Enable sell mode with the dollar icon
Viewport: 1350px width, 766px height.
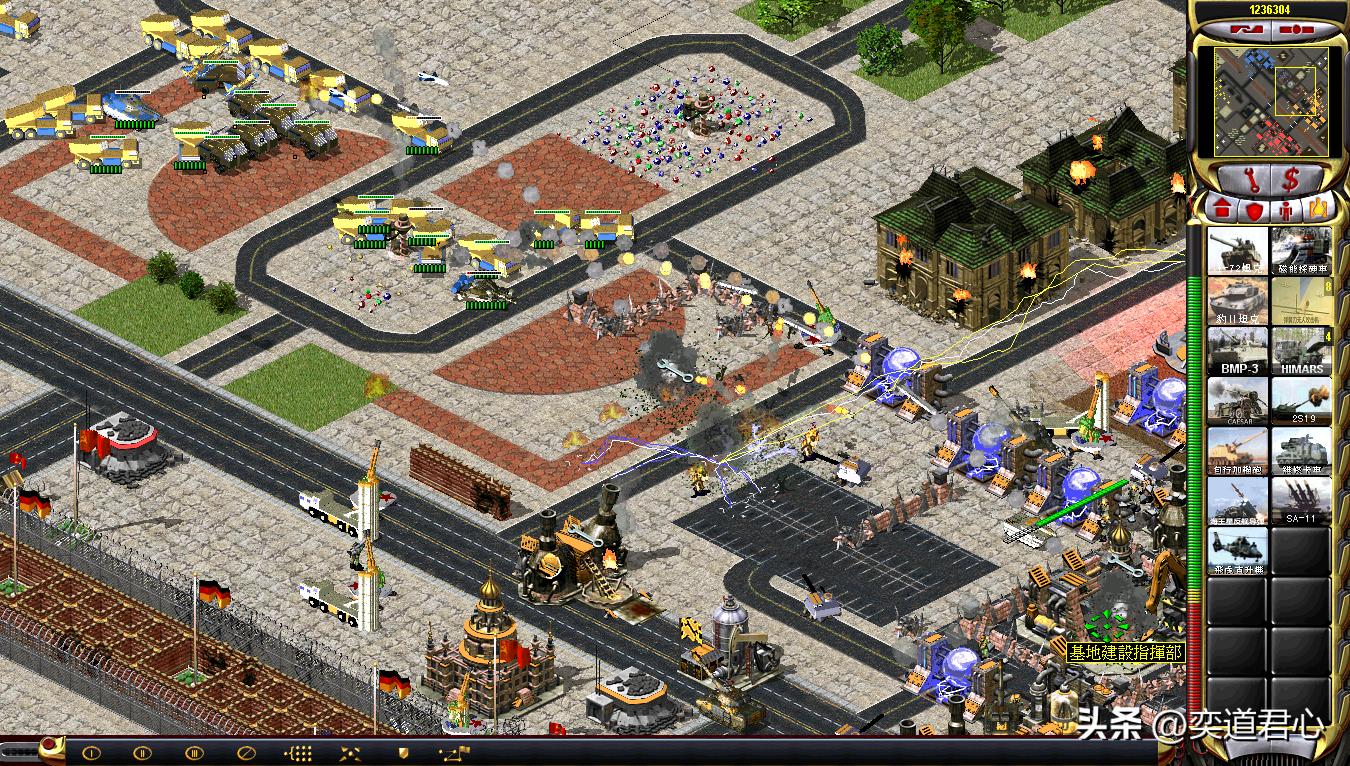pos(1293,178)
